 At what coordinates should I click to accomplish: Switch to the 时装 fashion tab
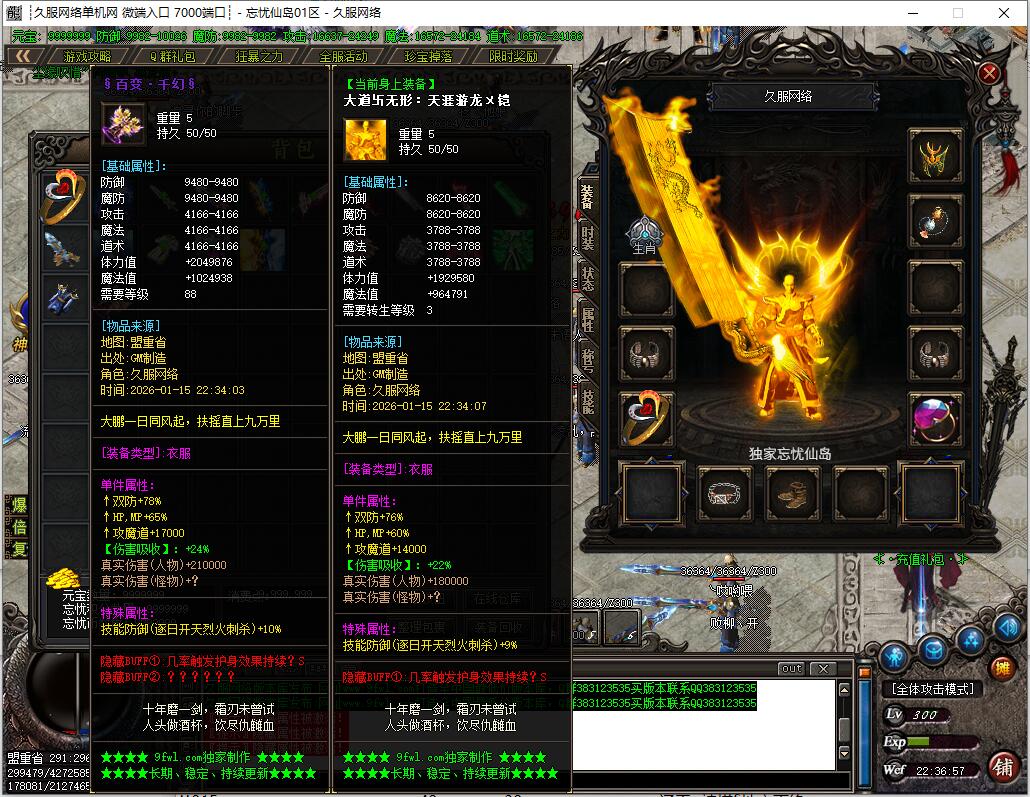(x=587, y=237)
